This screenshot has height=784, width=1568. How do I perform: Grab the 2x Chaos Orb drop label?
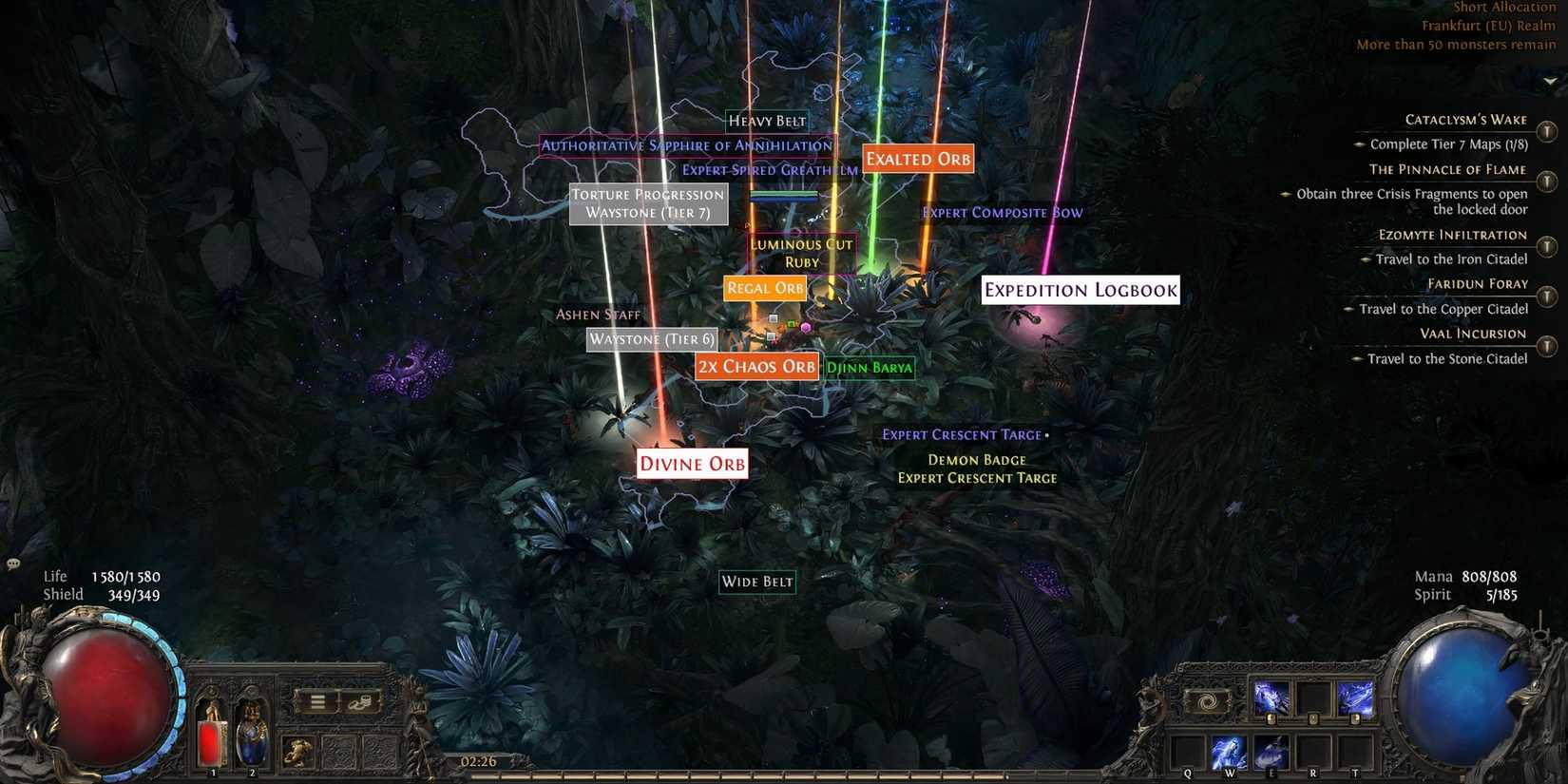coord(756,366)
